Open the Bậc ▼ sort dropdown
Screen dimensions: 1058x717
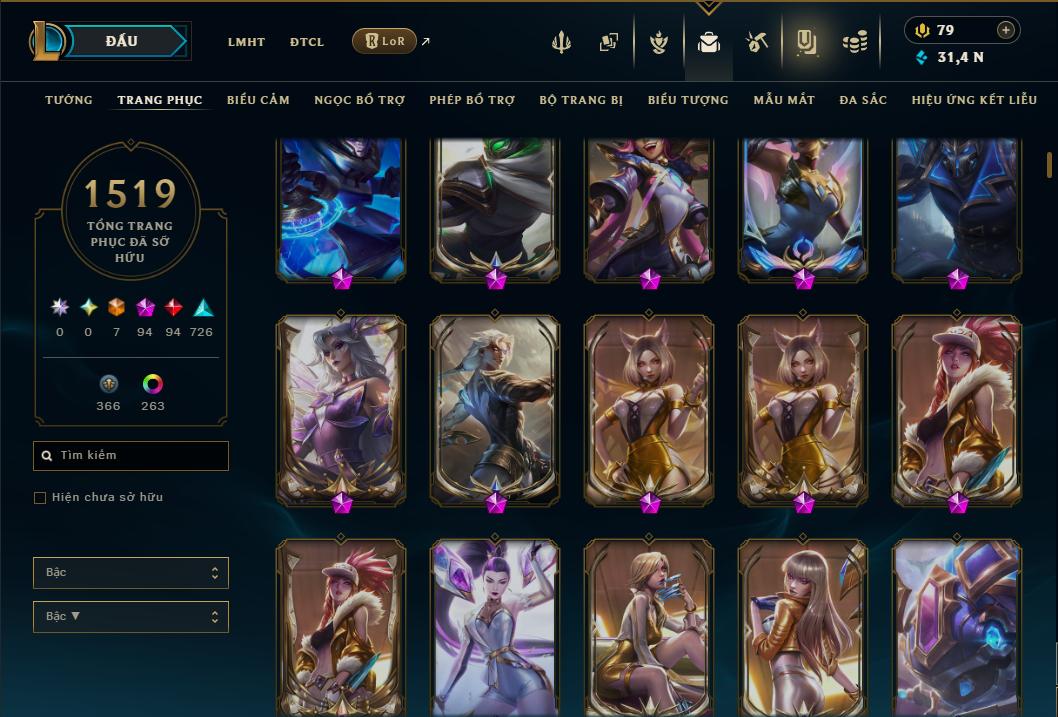[130, 617]
